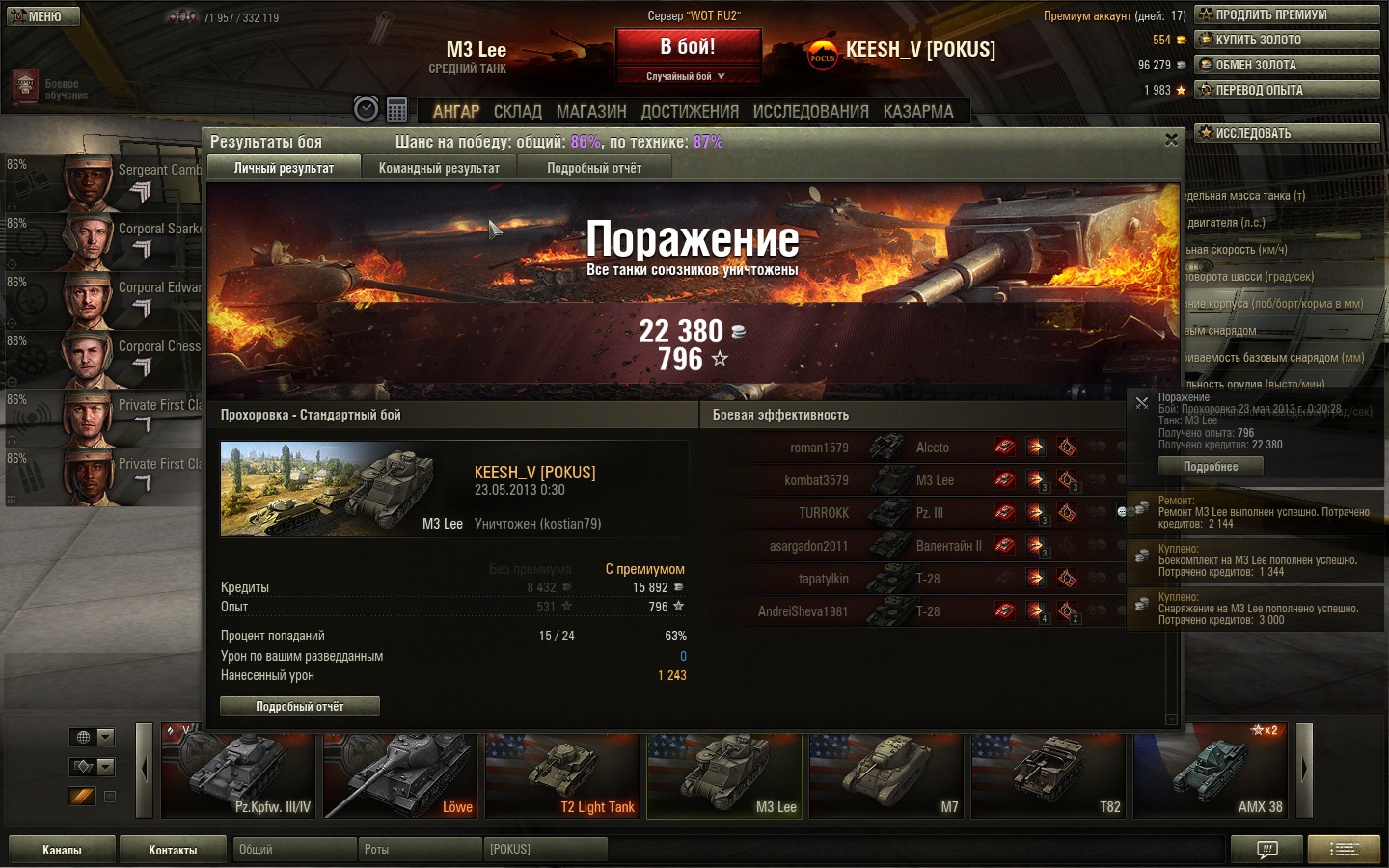Click Подробнее in the defeat notification
Image resolution: width=1389 pixels, height=868 pixels.
(1211, 467)
